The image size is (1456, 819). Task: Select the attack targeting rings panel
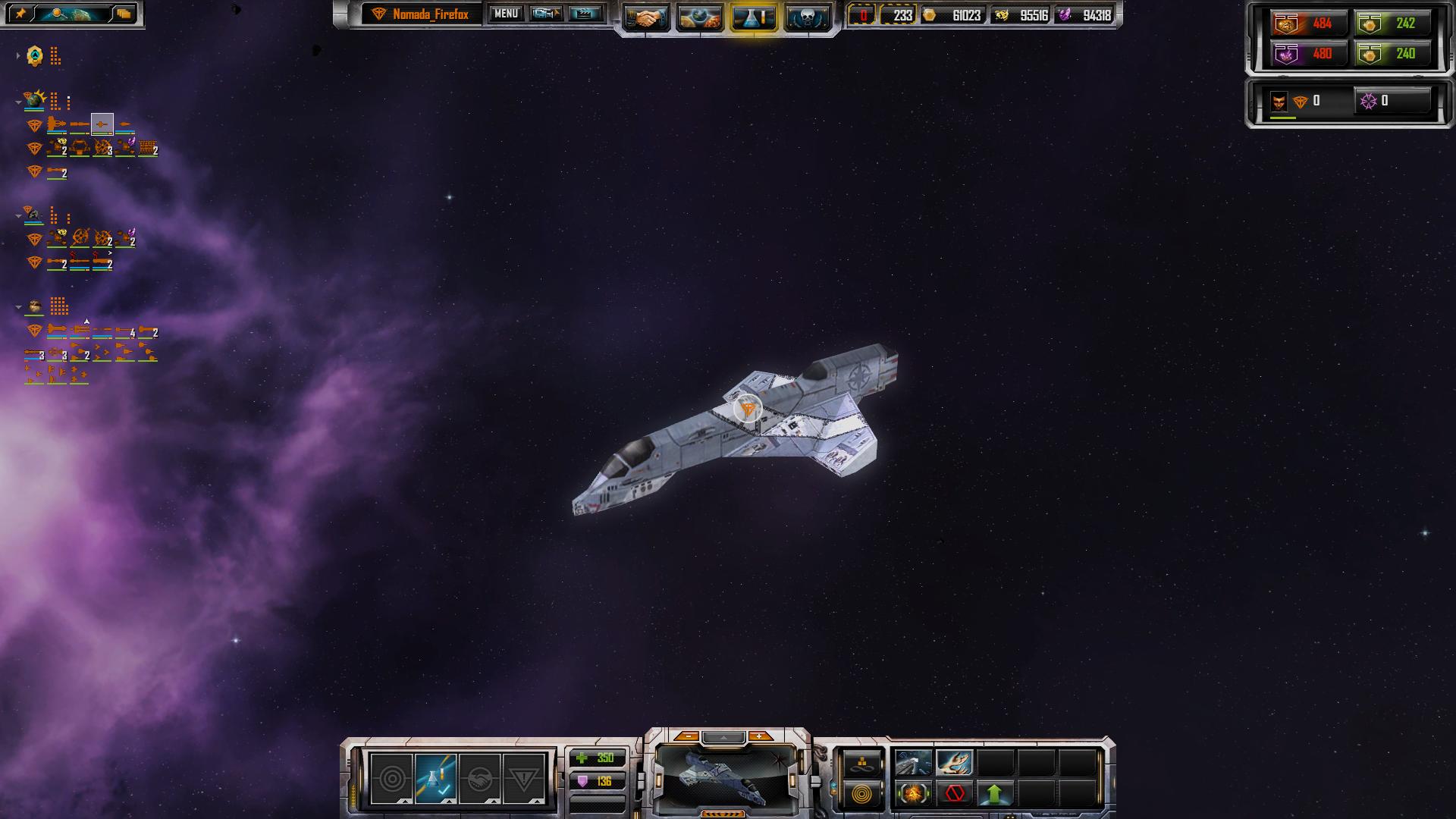point(391,779)
